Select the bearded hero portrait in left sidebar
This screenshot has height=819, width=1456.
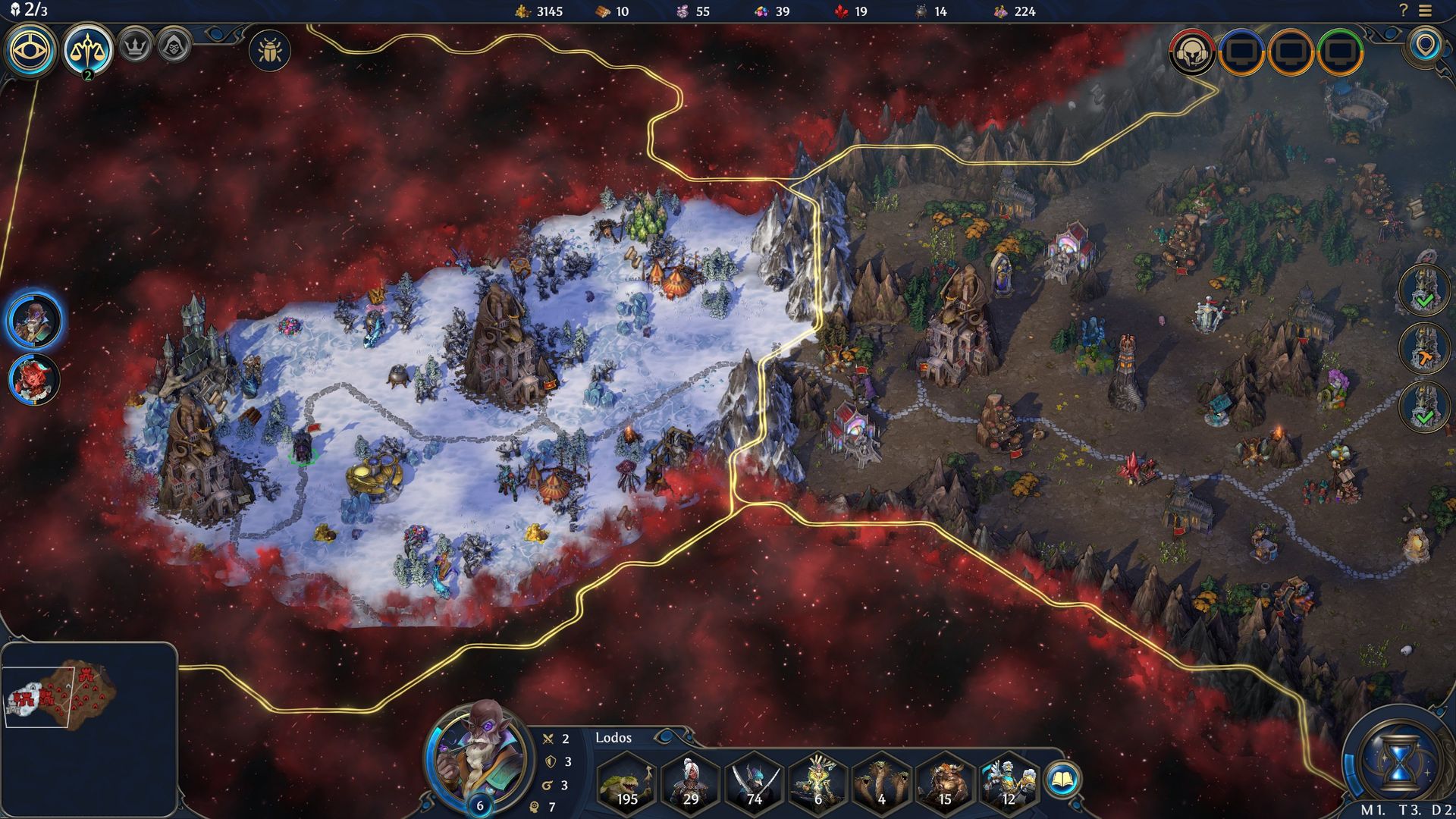click(x=35, y=320)
